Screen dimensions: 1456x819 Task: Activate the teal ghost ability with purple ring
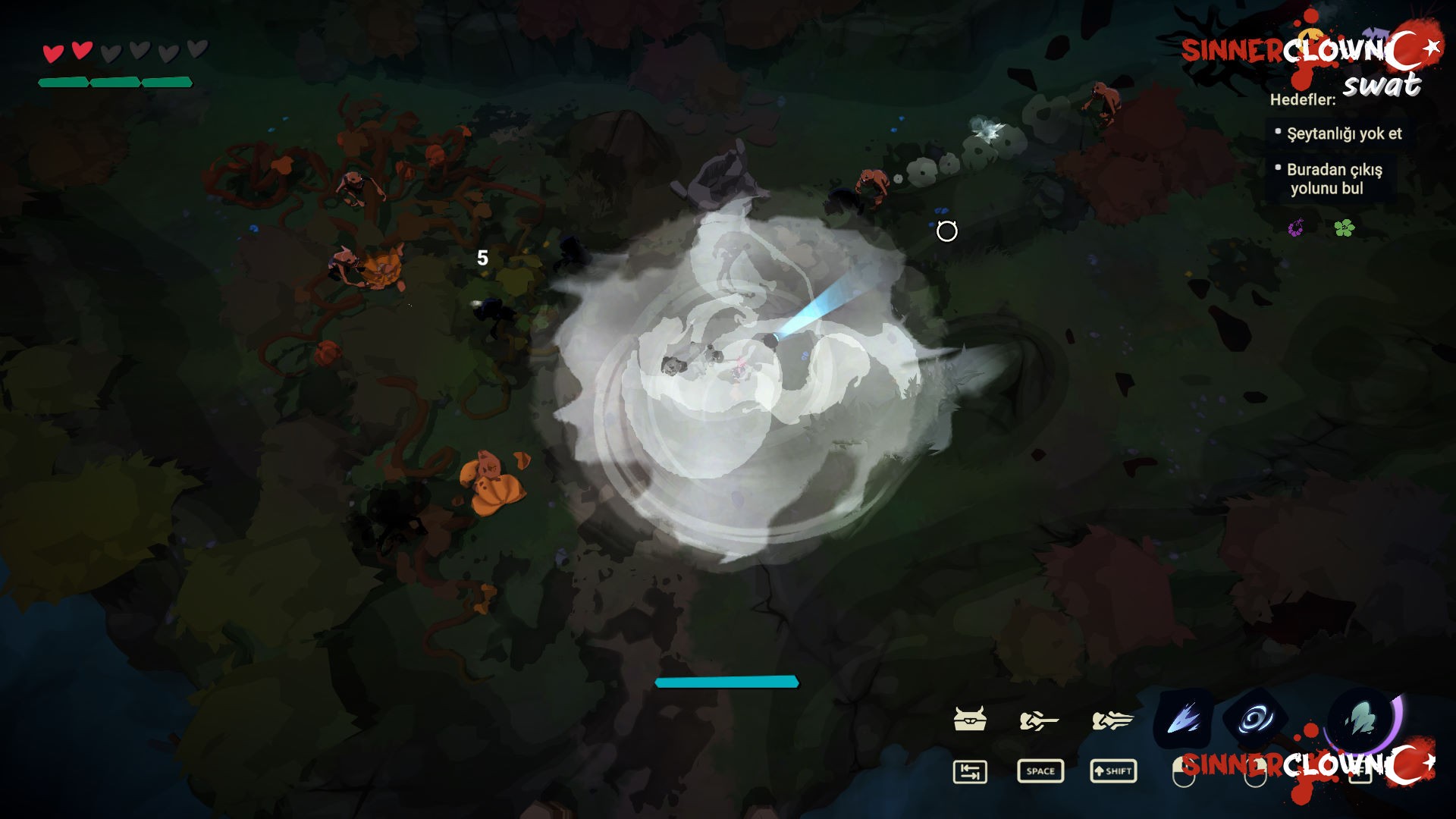pyautogui.click(x=1362, y=717)
